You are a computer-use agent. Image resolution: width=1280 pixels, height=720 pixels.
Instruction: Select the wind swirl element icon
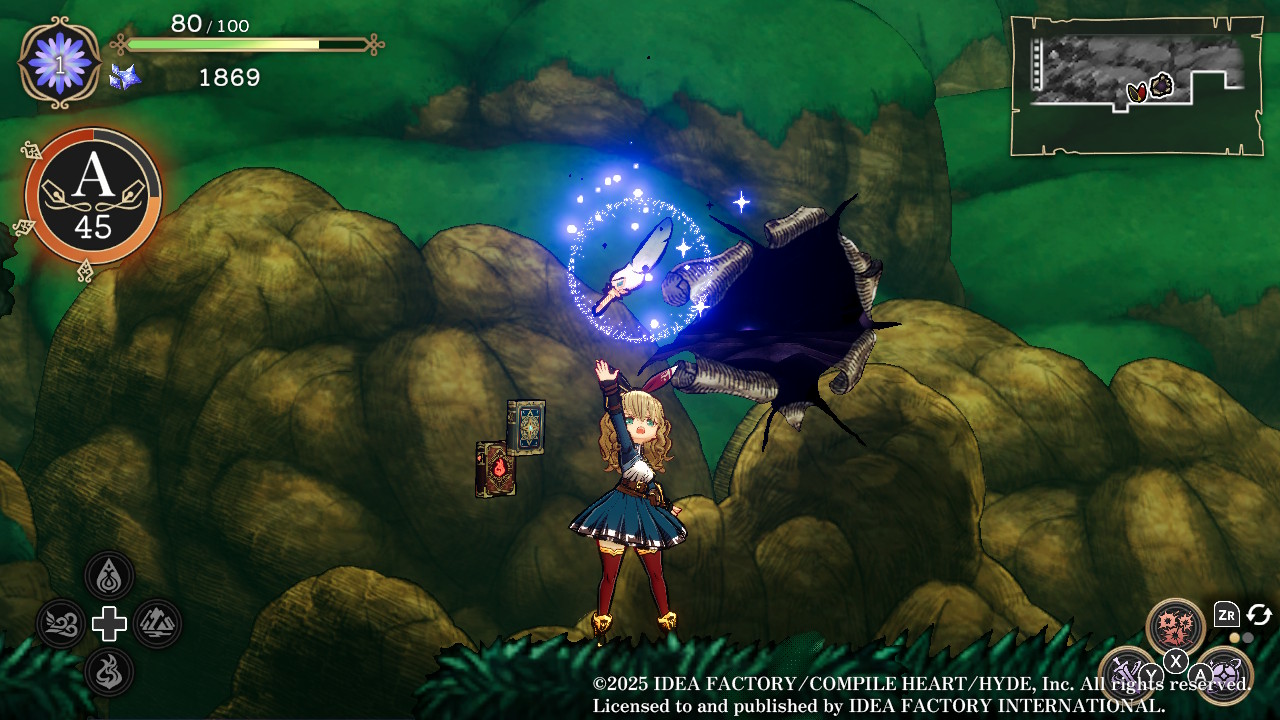61,624
